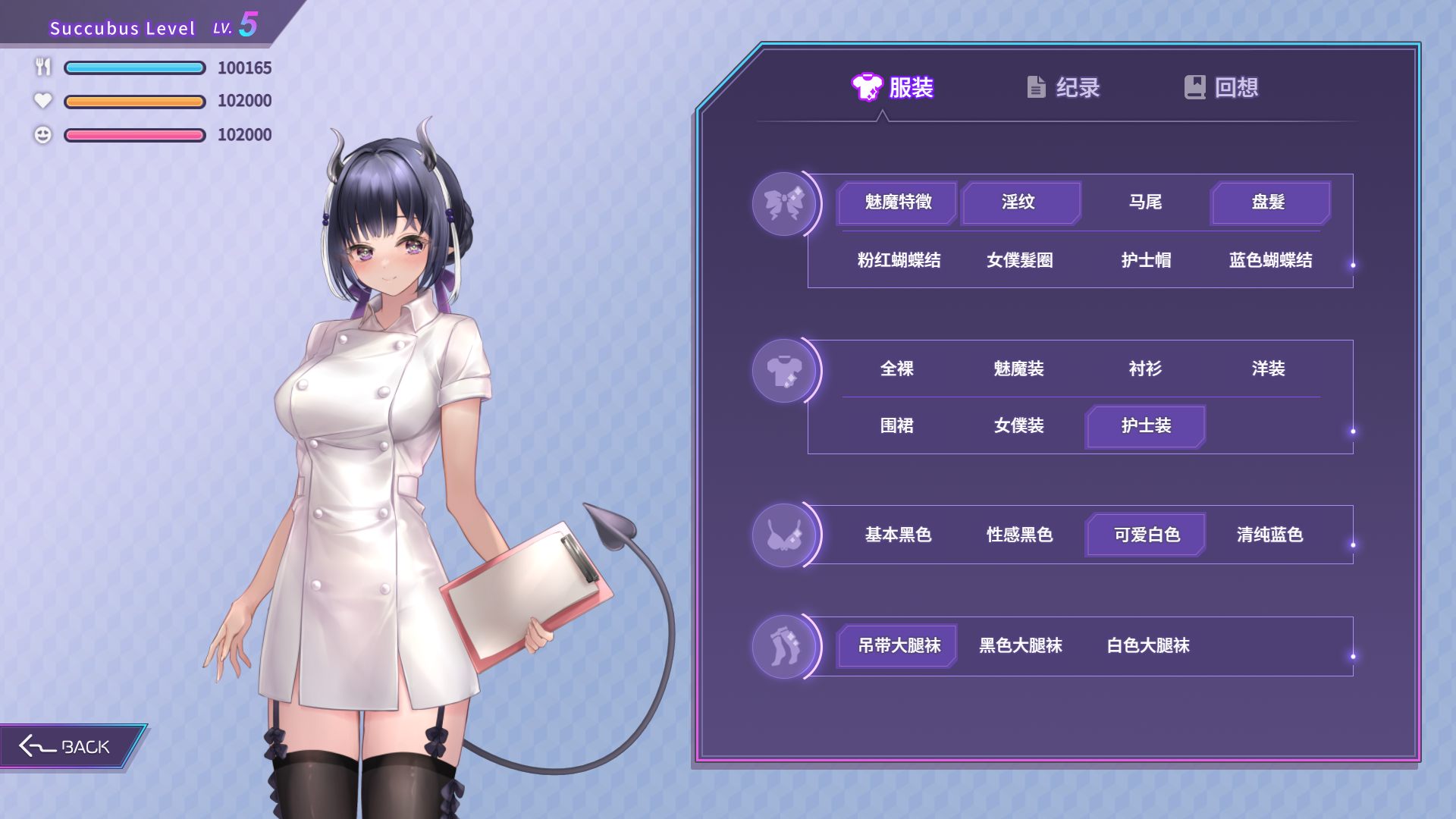Image resolution: width=1456 pixels, height=819 pixels.
Task: Click the shirt icon on the 服装 tab
Action: click(x=866, y=87)
